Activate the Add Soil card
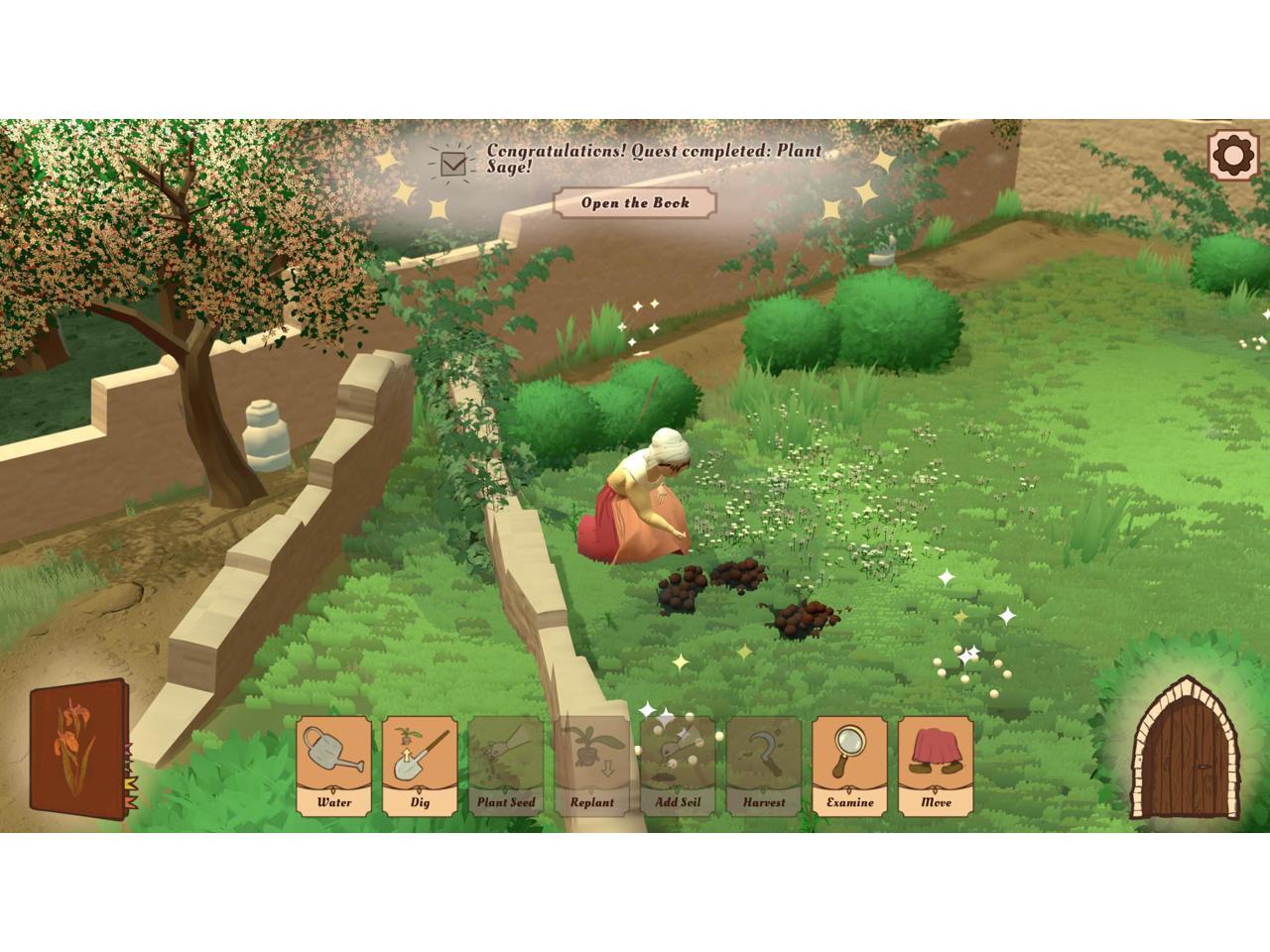The image size is (1270, 952). click(678, 766)
